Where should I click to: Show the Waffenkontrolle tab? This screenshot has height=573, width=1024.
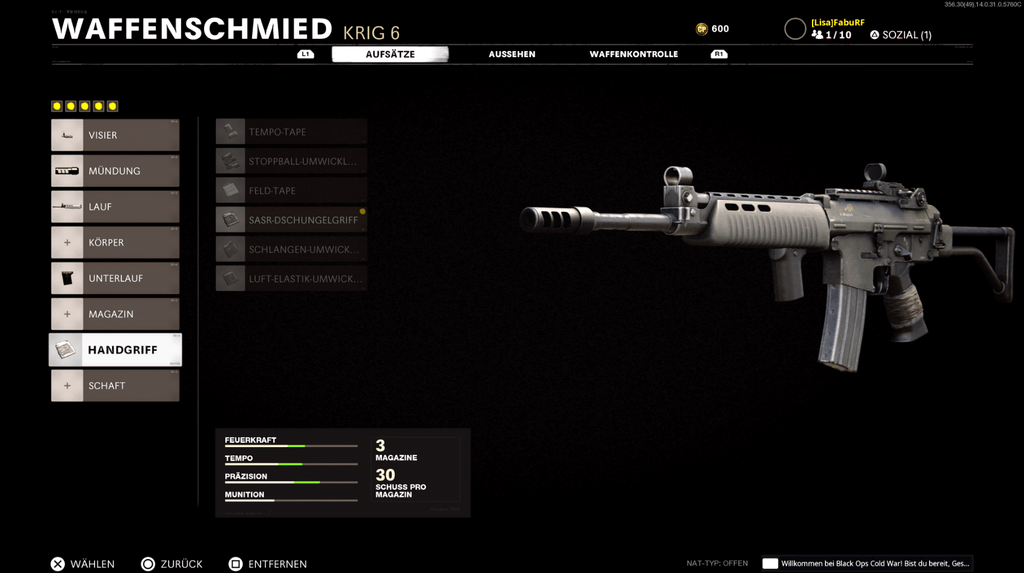click(x=633, y=54)
